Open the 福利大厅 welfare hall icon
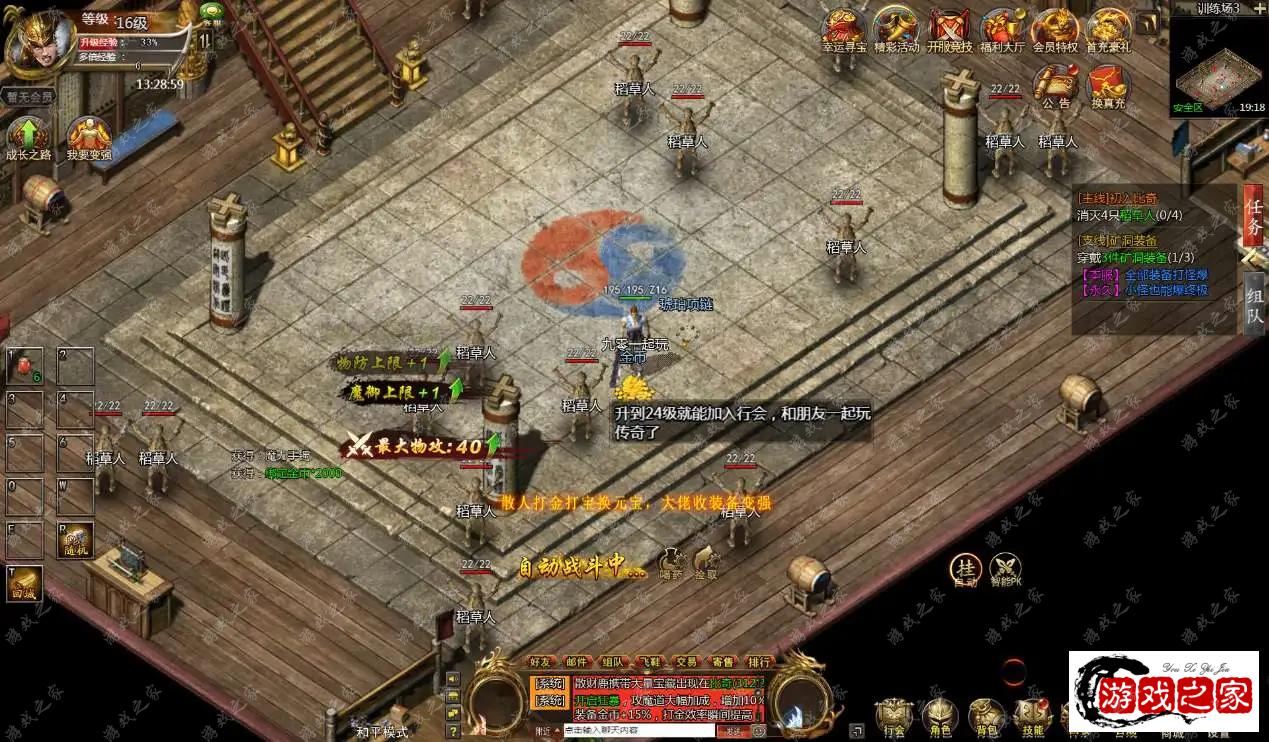This screenshot has height=742, width=1269. point(1002,30)
